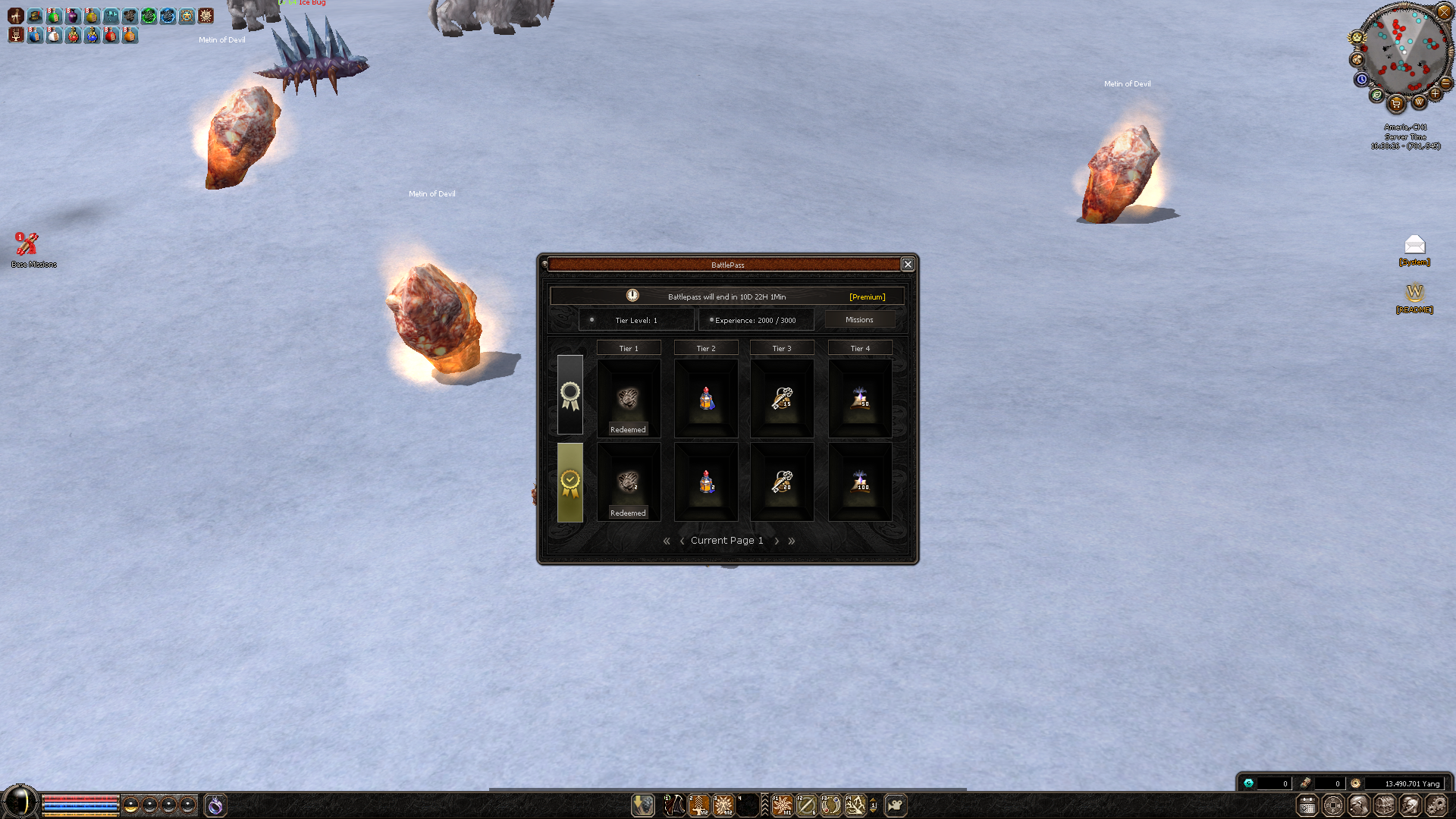Go to the next BattlePass page

[x=777, y=541]
